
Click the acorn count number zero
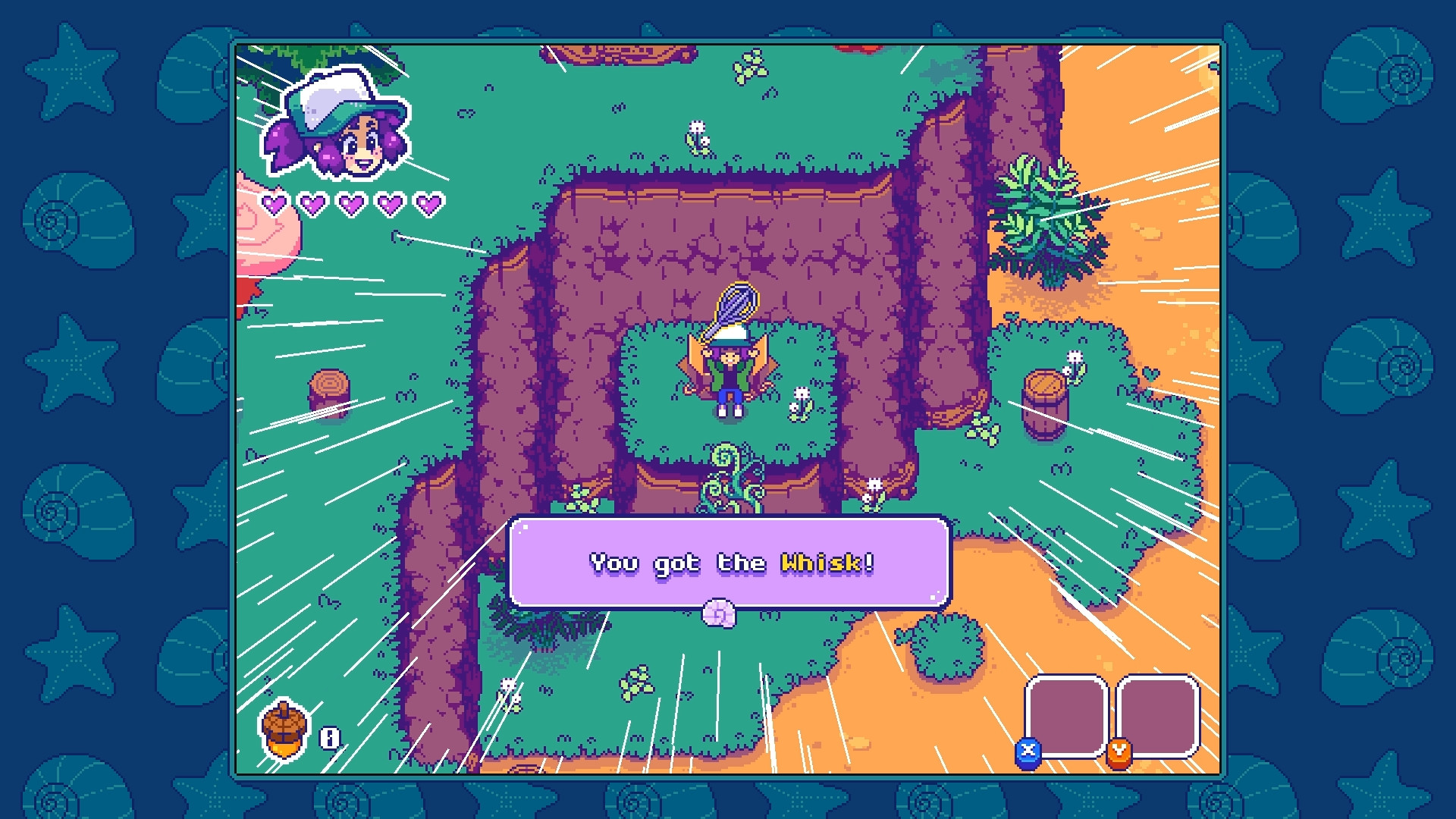tap(331, 736)
